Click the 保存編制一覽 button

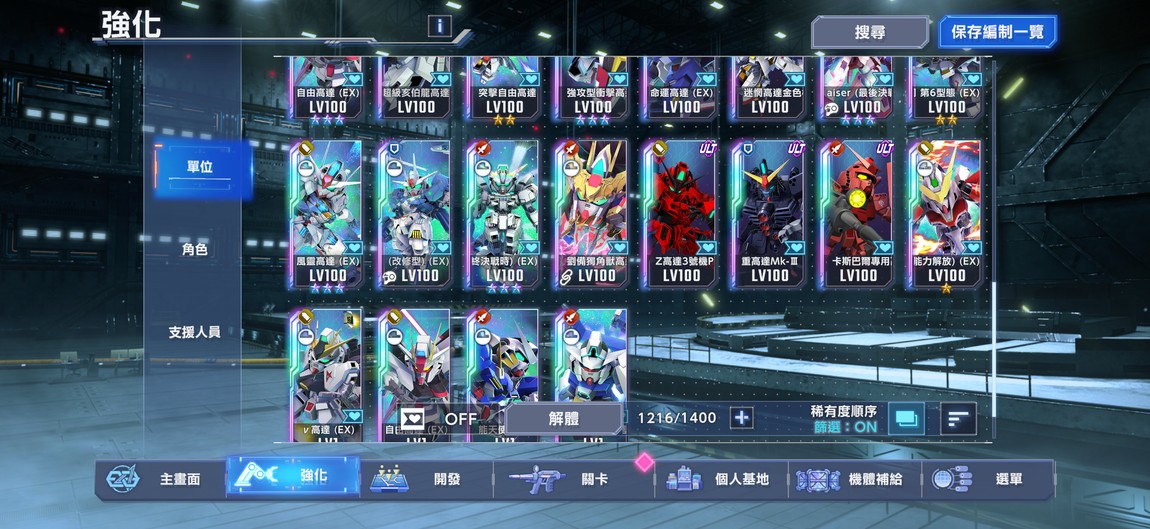click(997, 32)
